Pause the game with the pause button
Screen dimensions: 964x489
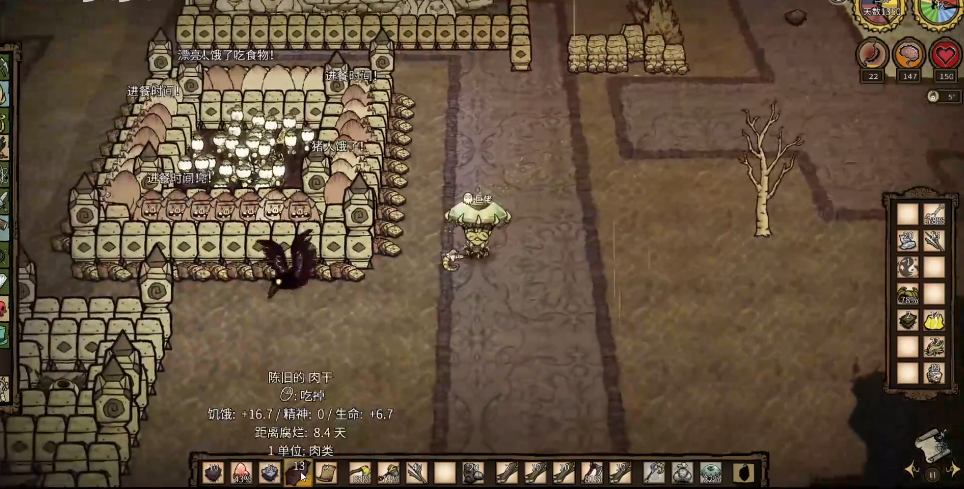pos(933,475)
